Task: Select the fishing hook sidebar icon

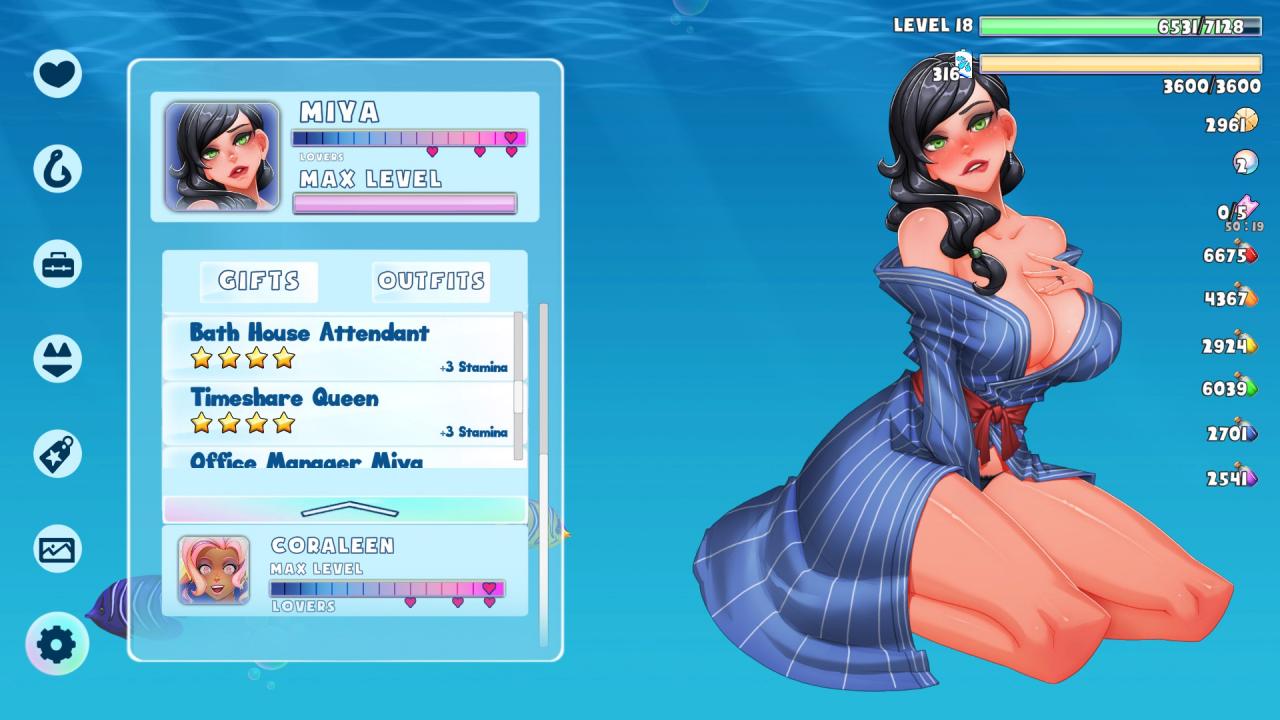Action: (57, 168)
